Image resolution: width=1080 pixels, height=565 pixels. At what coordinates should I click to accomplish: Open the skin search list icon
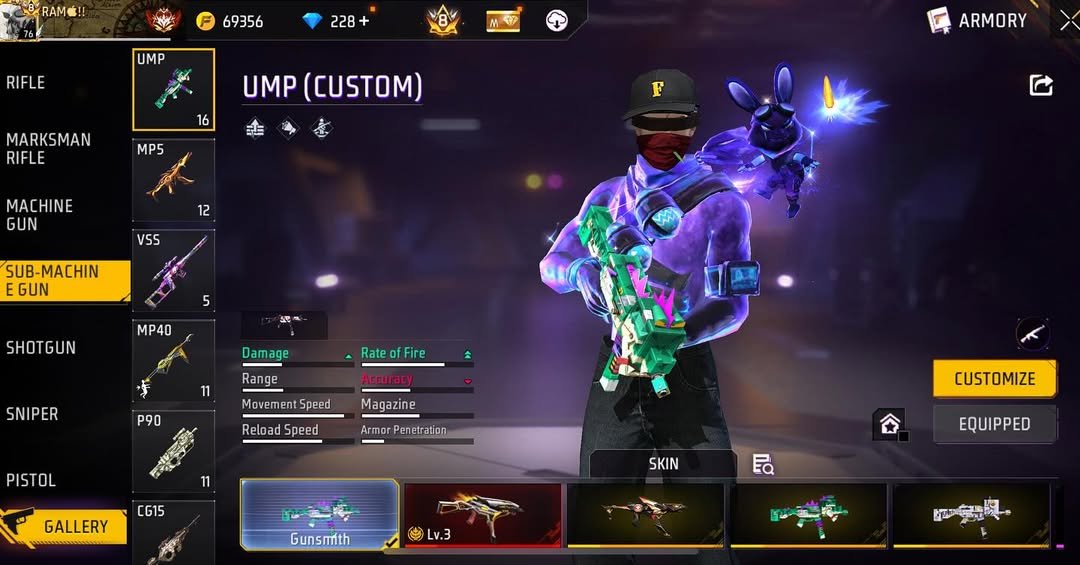763,464
